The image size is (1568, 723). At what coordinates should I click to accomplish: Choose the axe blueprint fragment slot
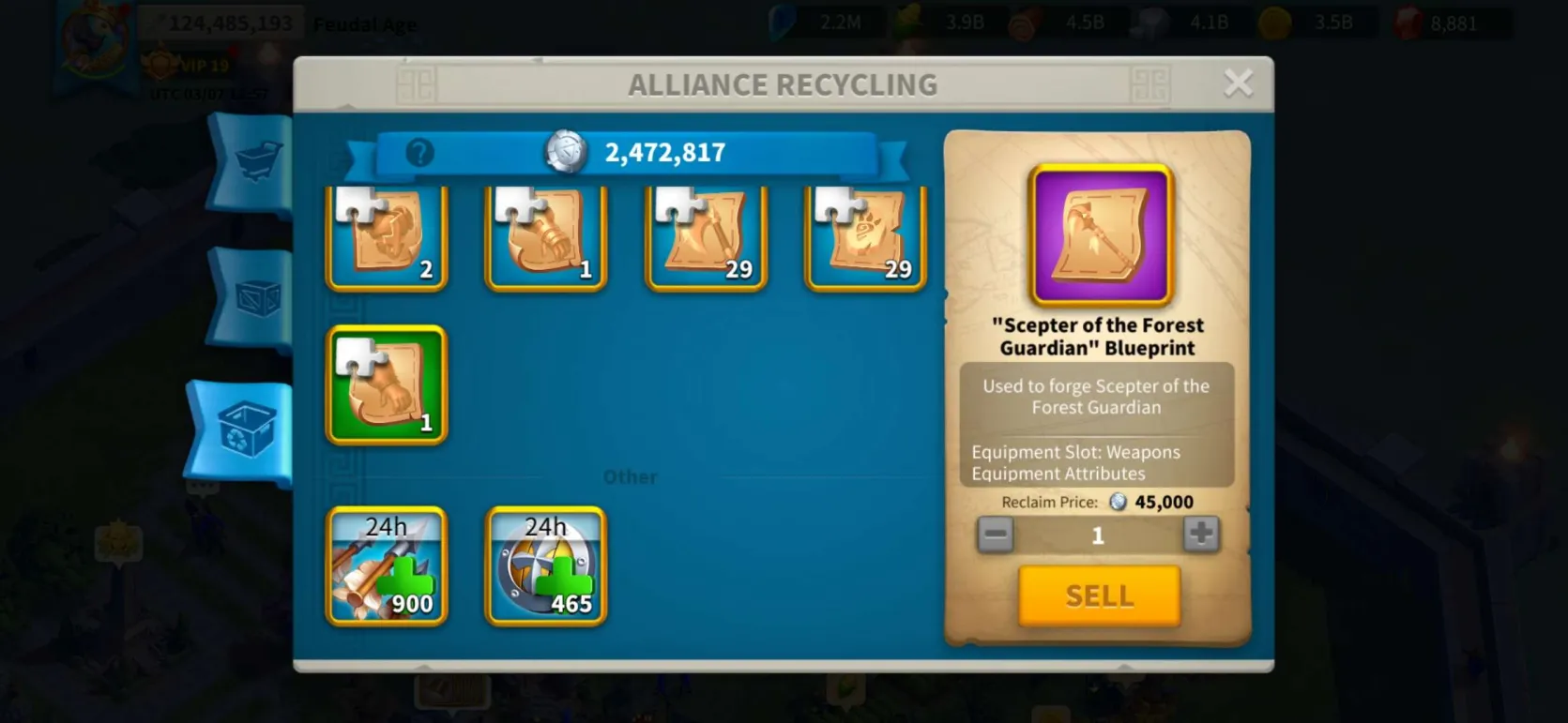(706, 238)
